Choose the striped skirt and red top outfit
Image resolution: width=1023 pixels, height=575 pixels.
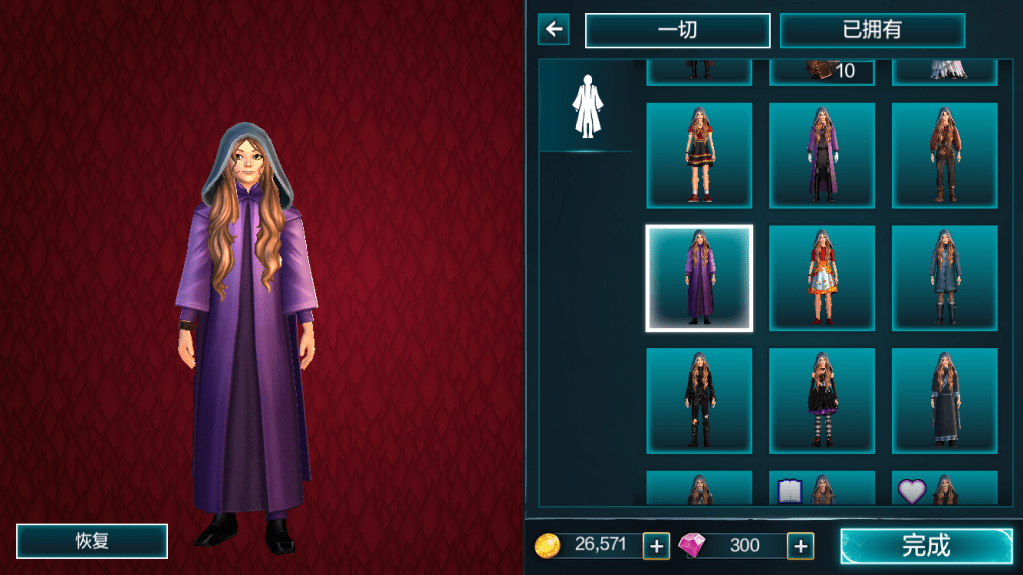pyautogui.click(x=699, y=155)
